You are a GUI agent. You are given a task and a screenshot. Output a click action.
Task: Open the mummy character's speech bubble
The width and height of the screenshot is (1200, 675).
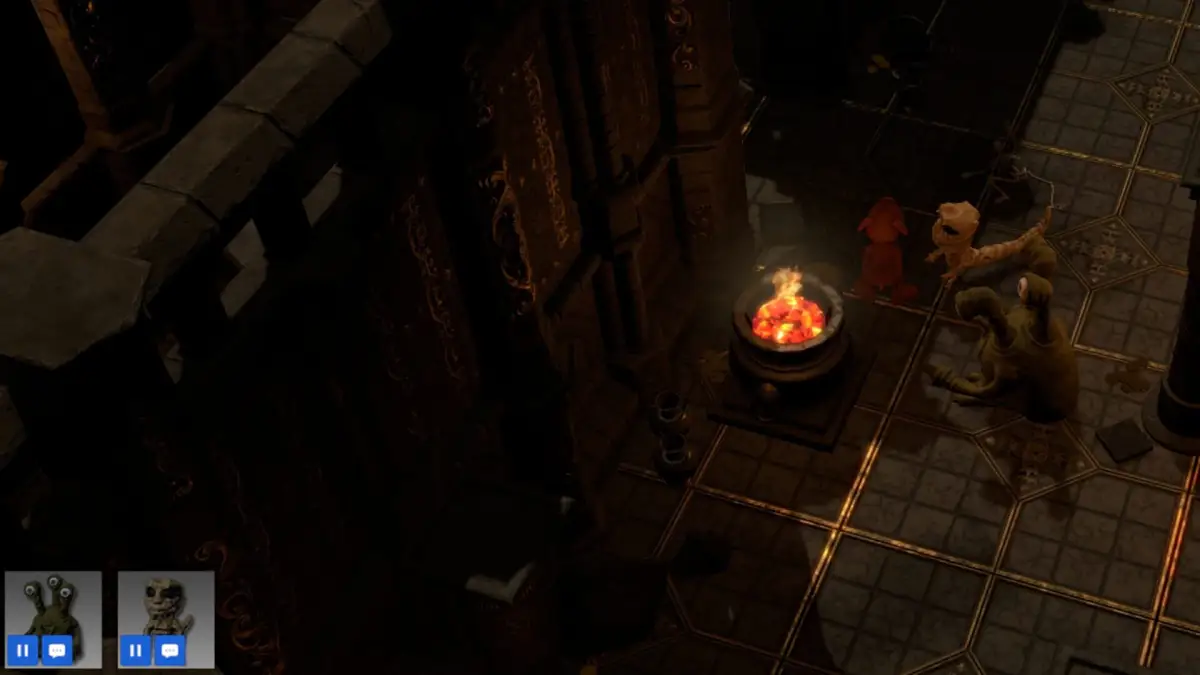pyautogui.click(x=170, y=650)
